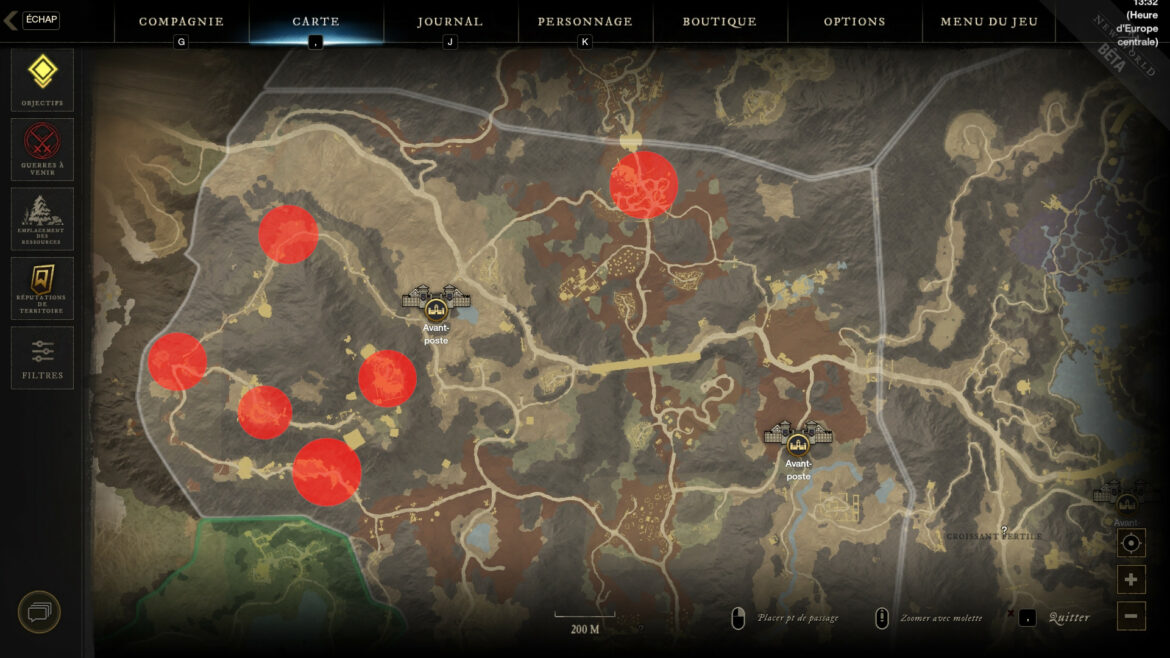
Task: Click Quitter to leave the map
Action: point(1068,617)
